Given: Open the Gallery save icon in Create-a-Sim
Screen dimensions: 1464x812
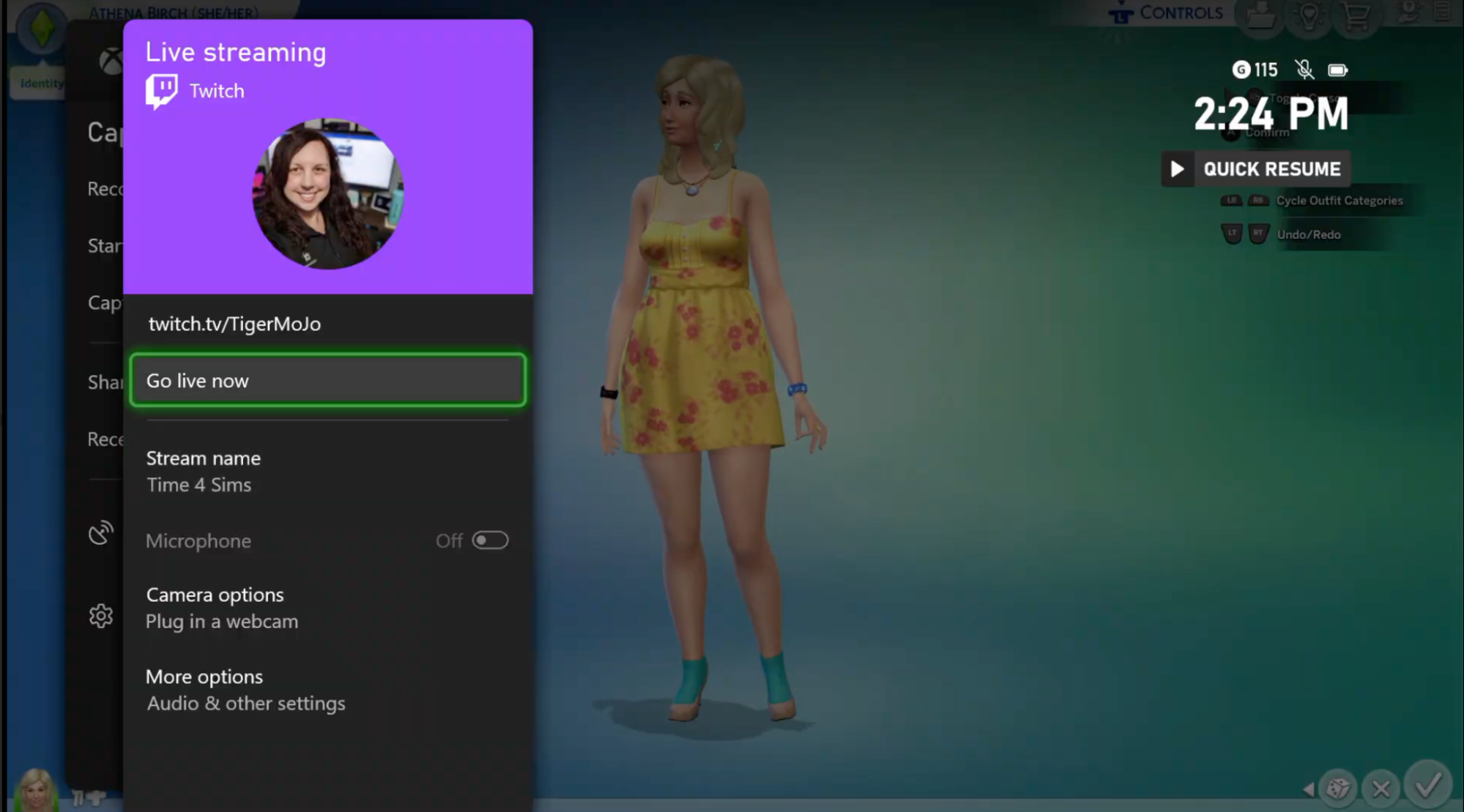Looking at the screenshot, I should [x=1261, y=15].
